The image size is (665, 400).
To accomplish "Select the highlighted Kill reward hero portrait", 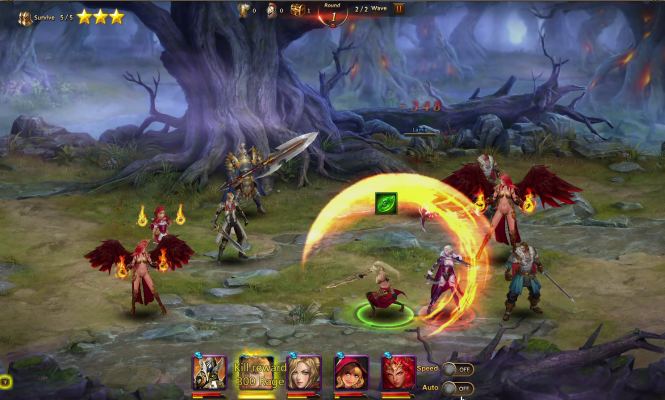I will pos(256,372).
